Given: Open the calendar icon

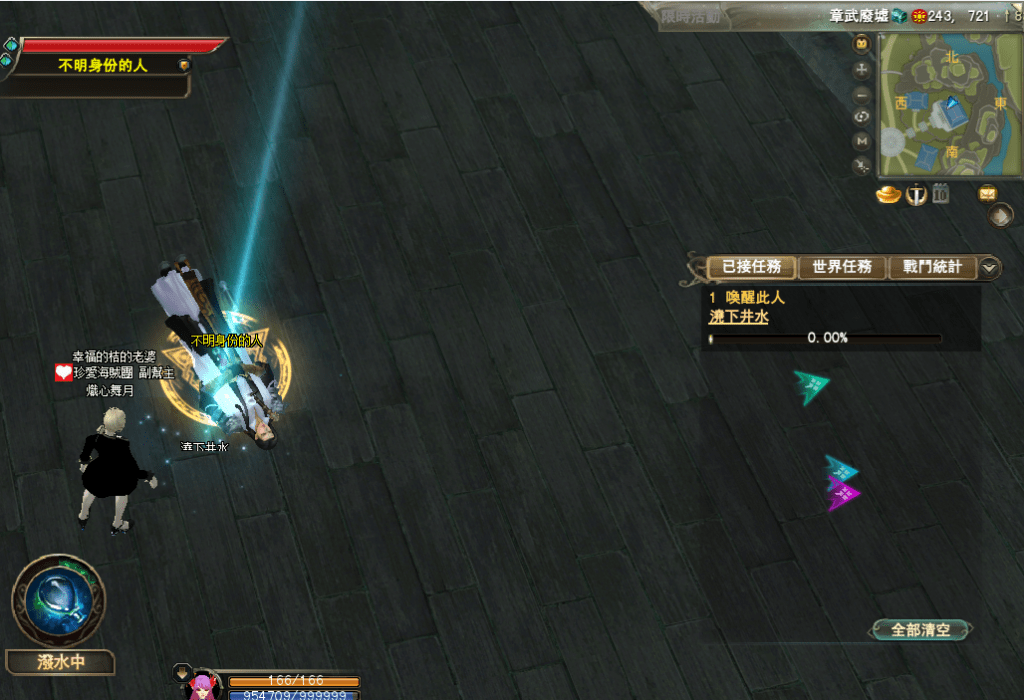Looking at the screenshot, I should click(940, 194).
